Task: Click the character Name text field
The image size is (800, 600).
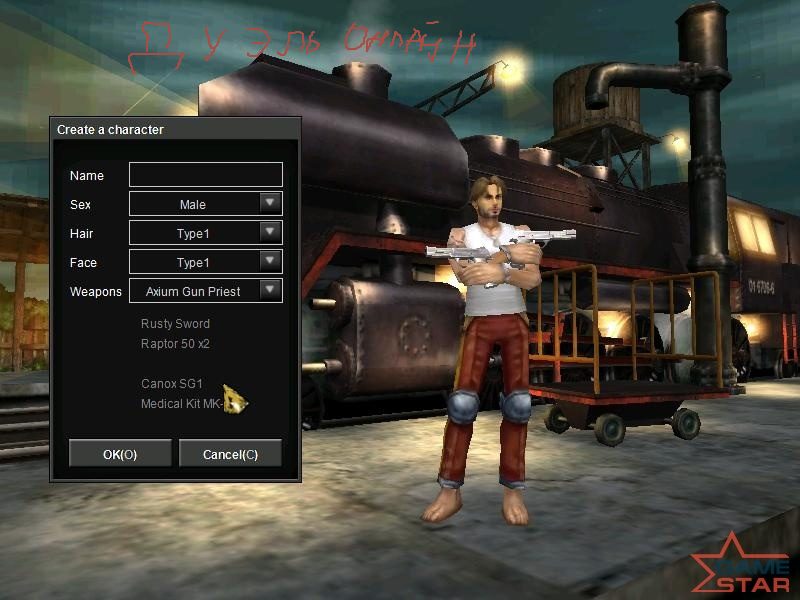Action: coord(206,175)
